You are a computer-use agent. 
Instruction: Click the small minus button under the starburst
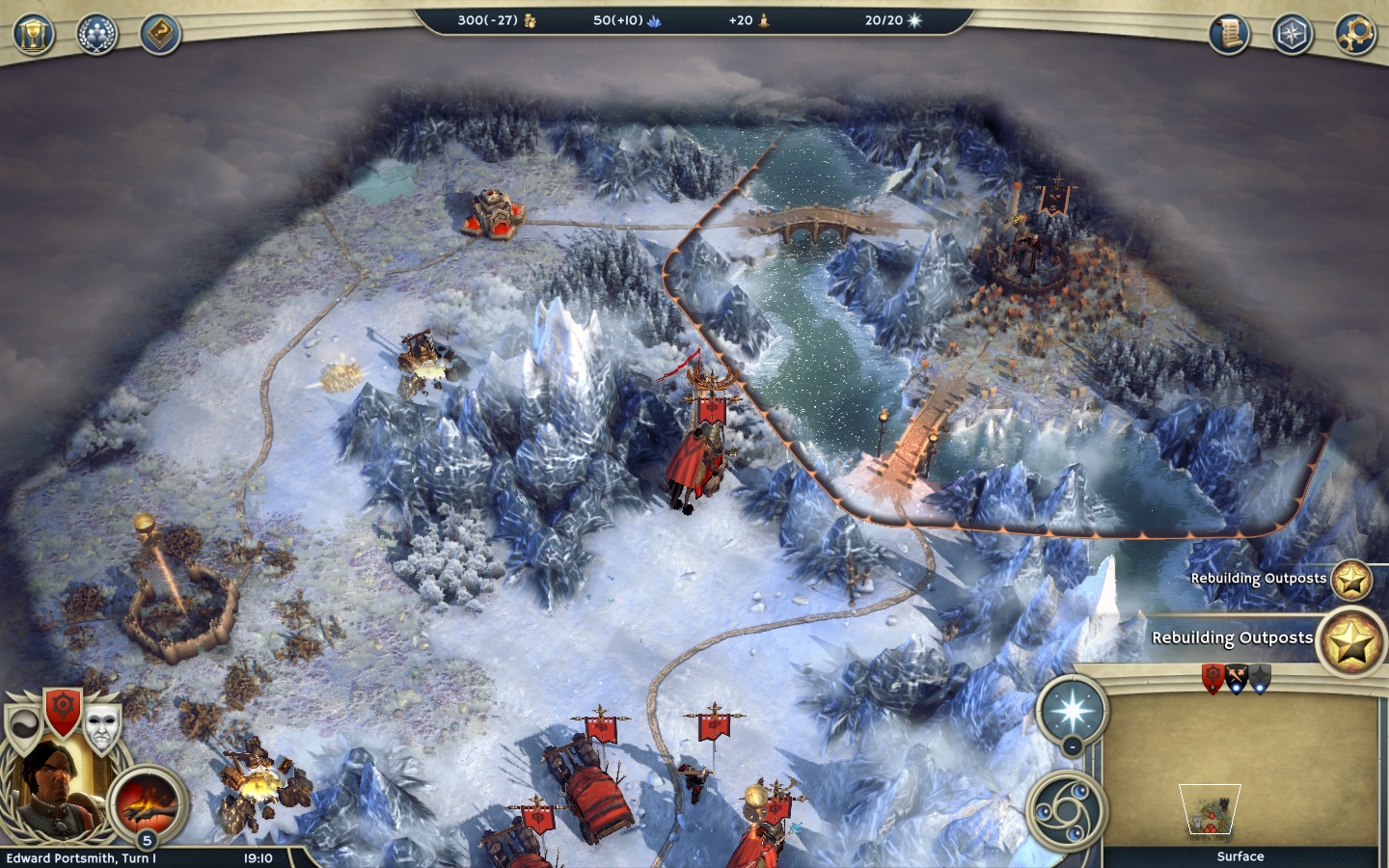[1072, 746]
